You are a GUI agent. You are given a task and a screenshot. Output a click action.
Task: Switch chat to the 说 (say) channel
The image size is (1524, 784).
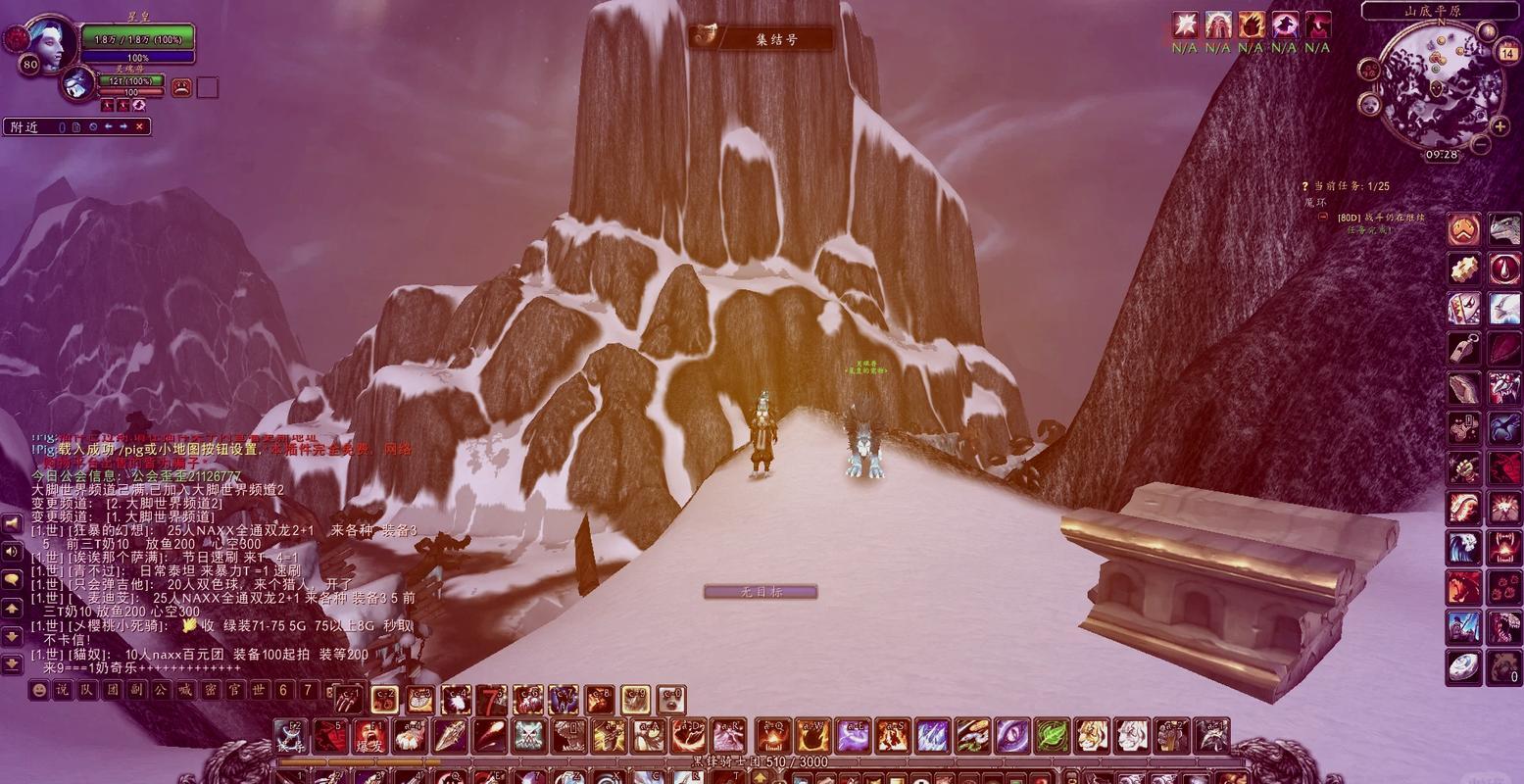click(62, 690)
